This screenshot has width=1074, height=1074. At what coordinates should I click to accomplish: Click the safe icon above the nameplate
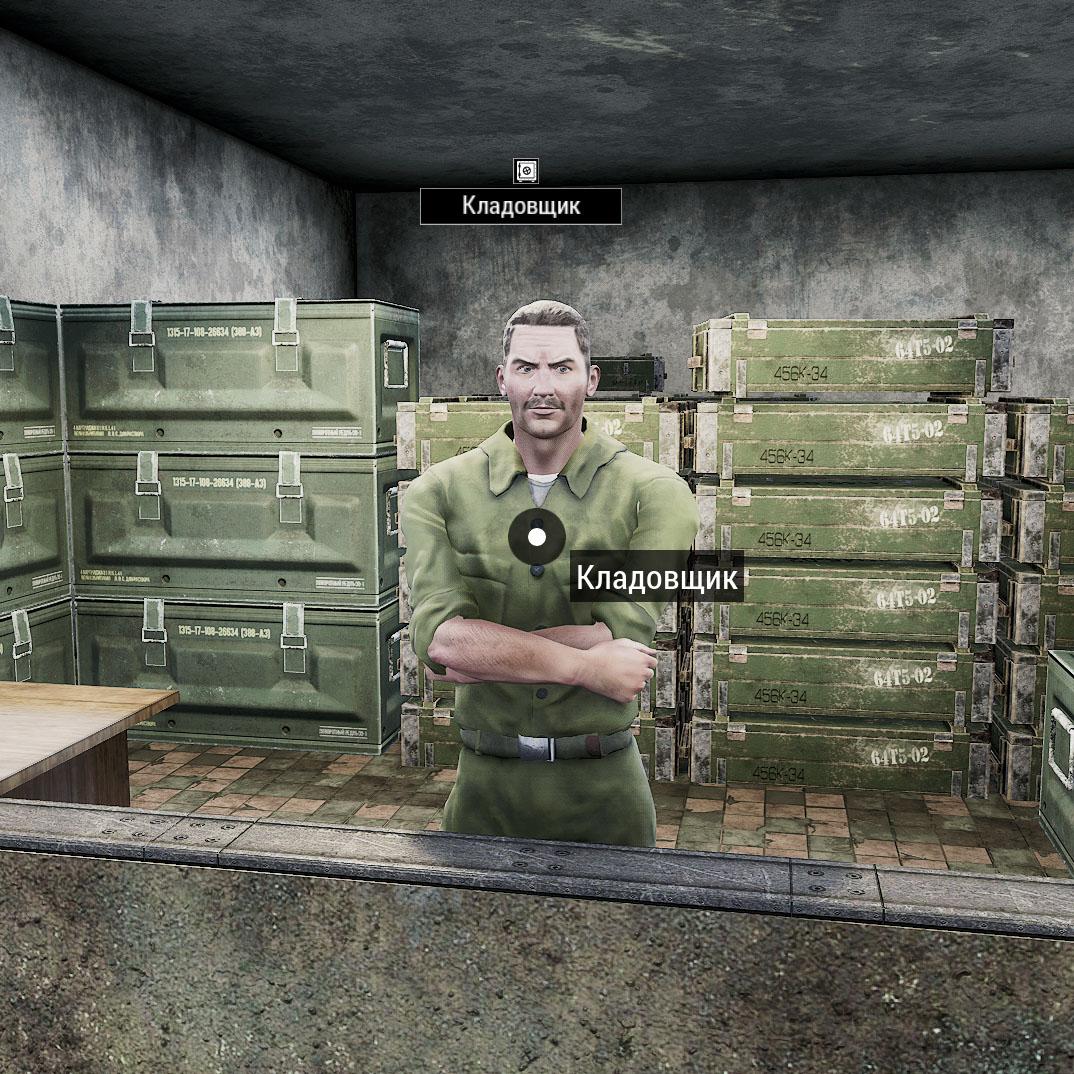pyautogui.click(x=526, y=171)
